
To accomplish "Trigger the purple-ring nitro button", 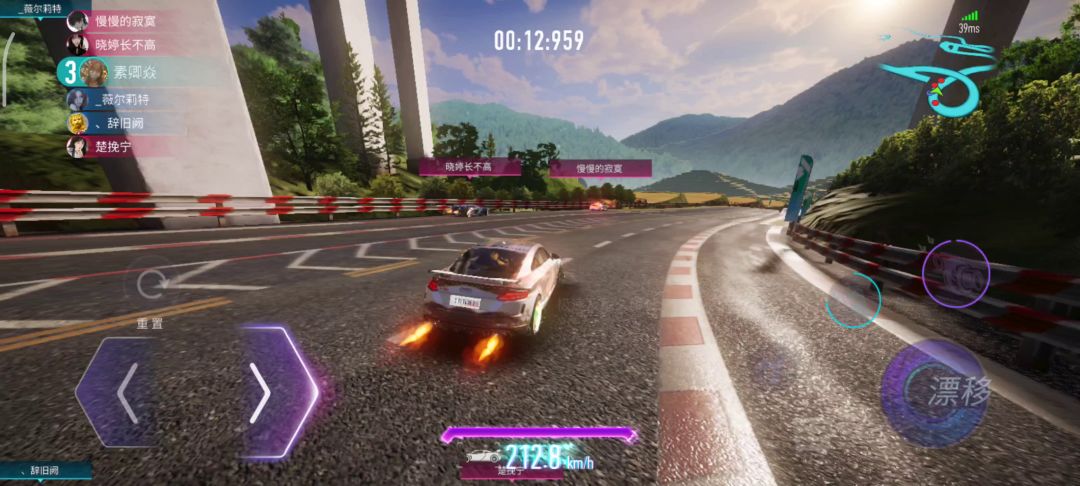I will tap(955, 274).
